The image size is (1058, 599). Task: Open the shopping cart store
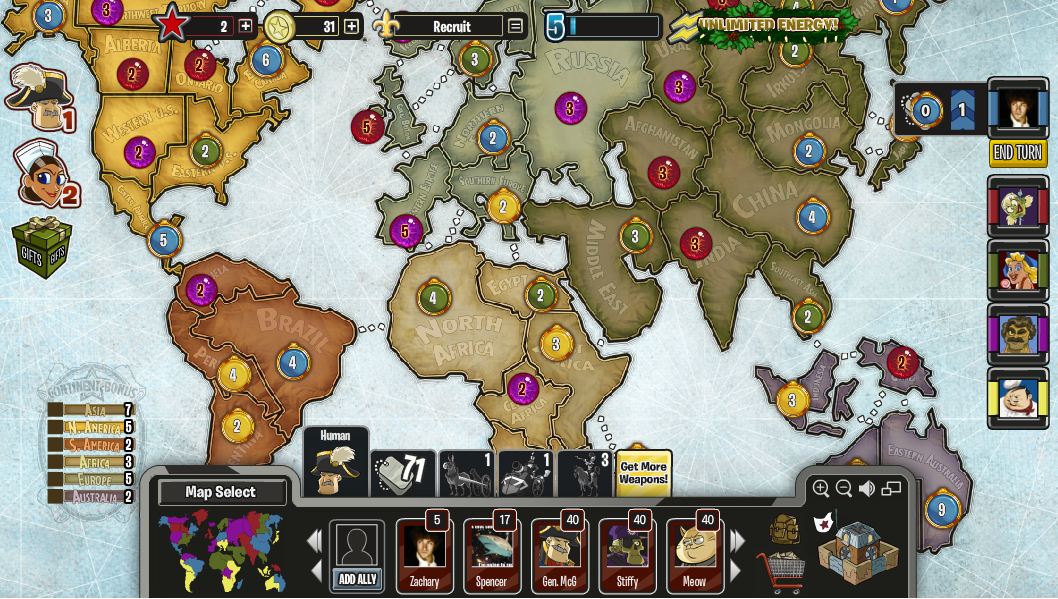pos(780,572)
